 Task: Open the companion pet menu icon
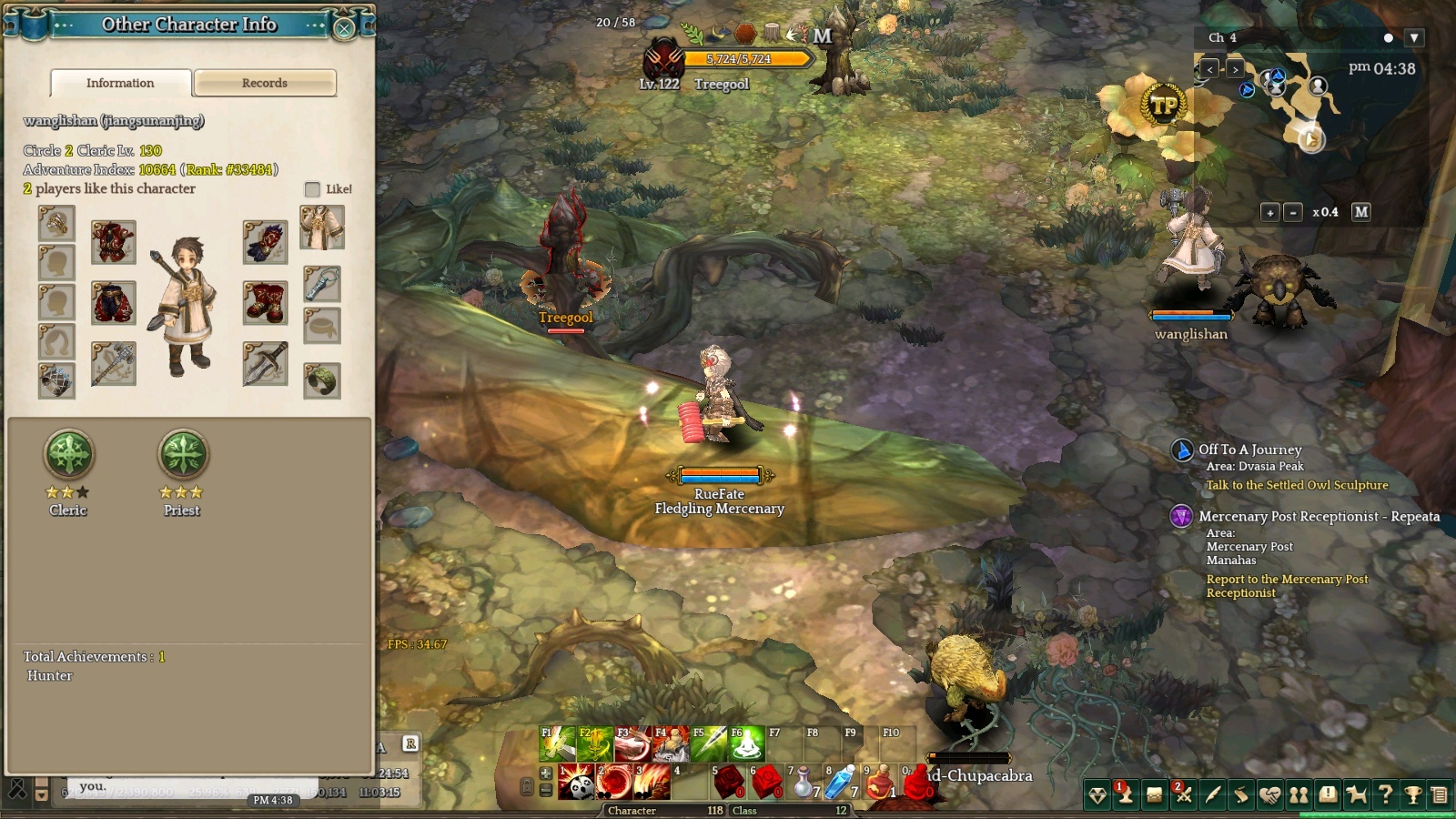click(1357, 795)
